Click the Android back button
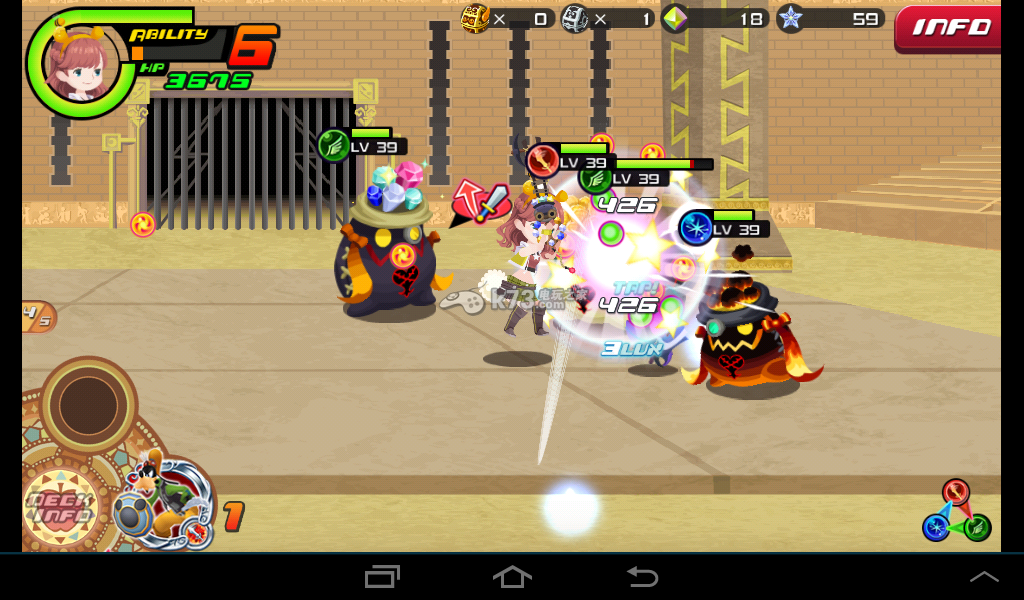The image size is (1024, 600). click(642, 576)
